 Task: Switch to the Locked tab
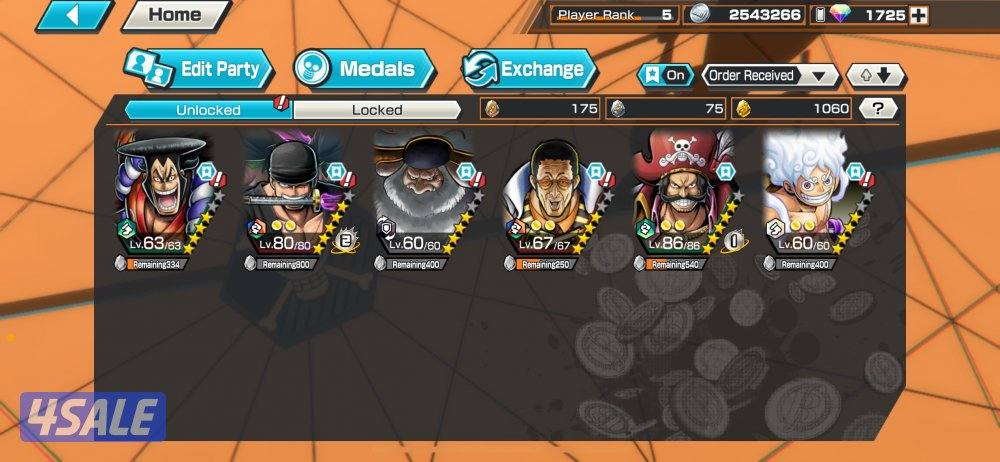click(377, 109)
